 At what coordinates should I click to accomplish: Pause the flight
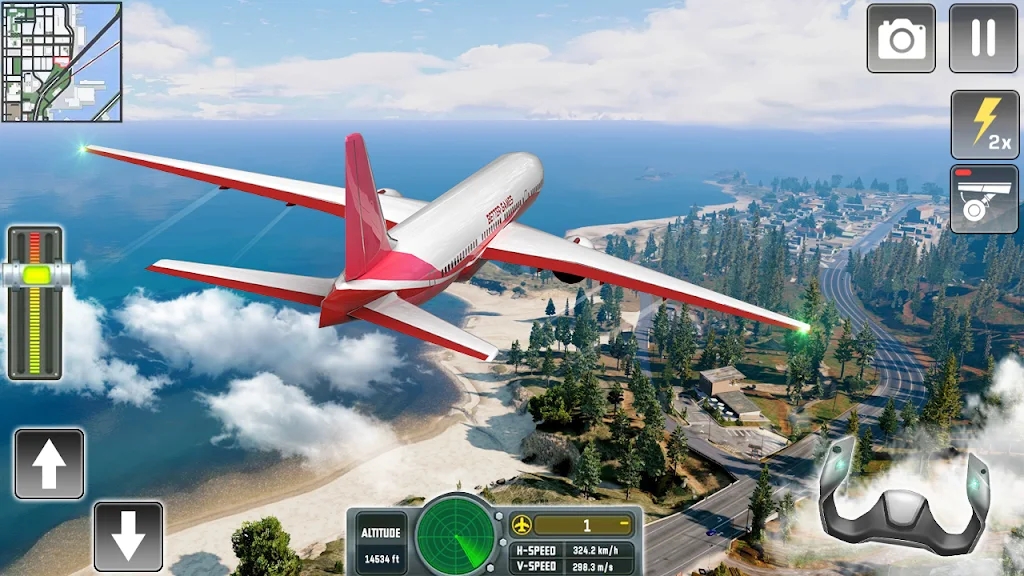[x=983, y=38]
